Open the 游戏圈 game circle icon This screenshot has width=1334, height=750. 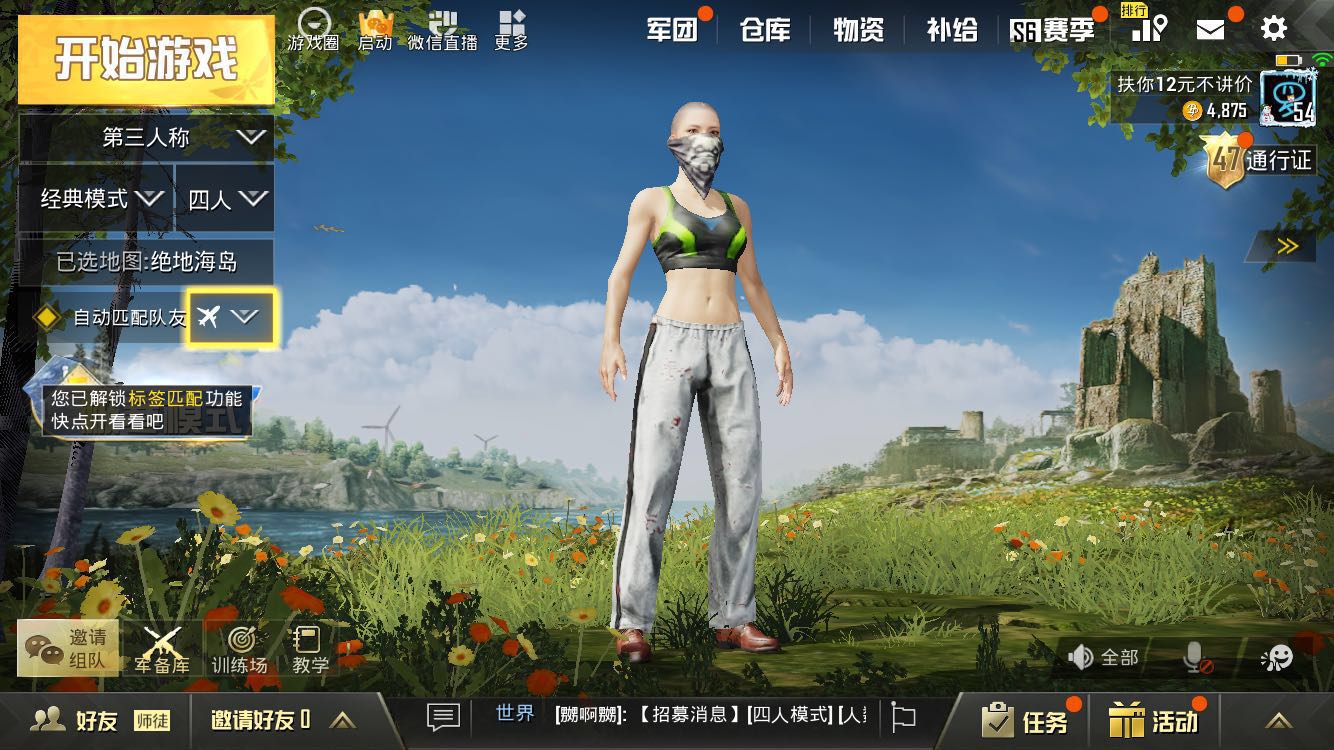click(x=313, y=28)
